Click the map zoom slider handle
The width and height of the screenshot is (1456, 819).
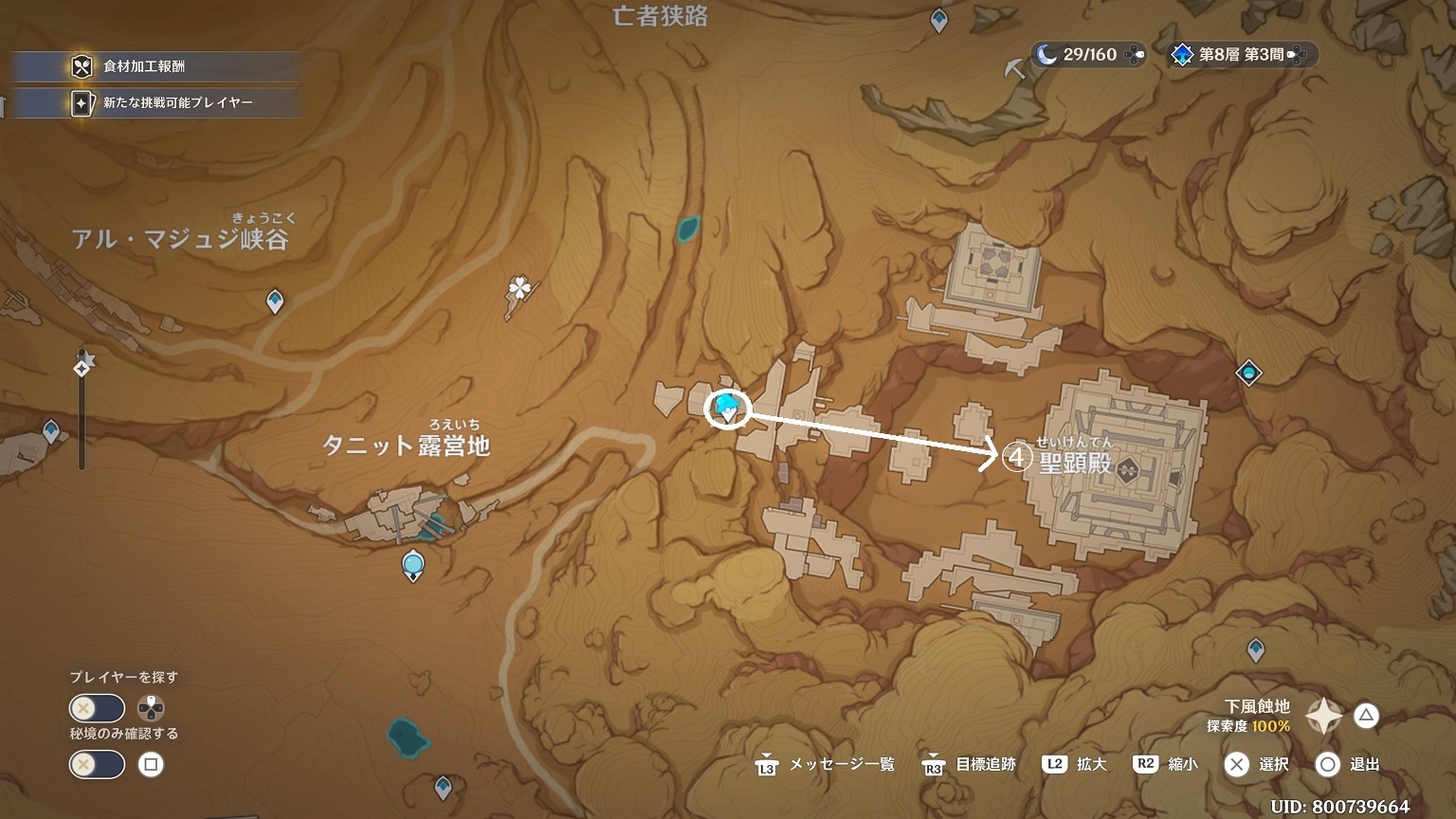tap(82, 366)
